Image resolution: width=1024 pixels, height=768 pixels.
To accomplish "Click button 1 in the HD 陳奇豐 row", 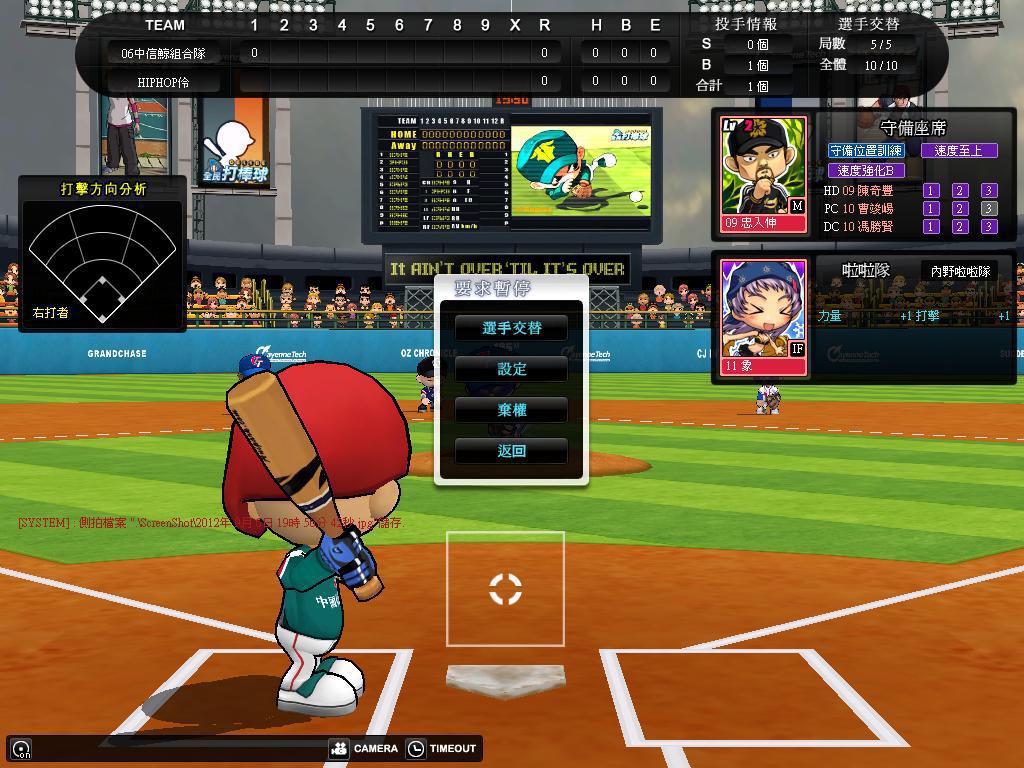I will point(931,190).
